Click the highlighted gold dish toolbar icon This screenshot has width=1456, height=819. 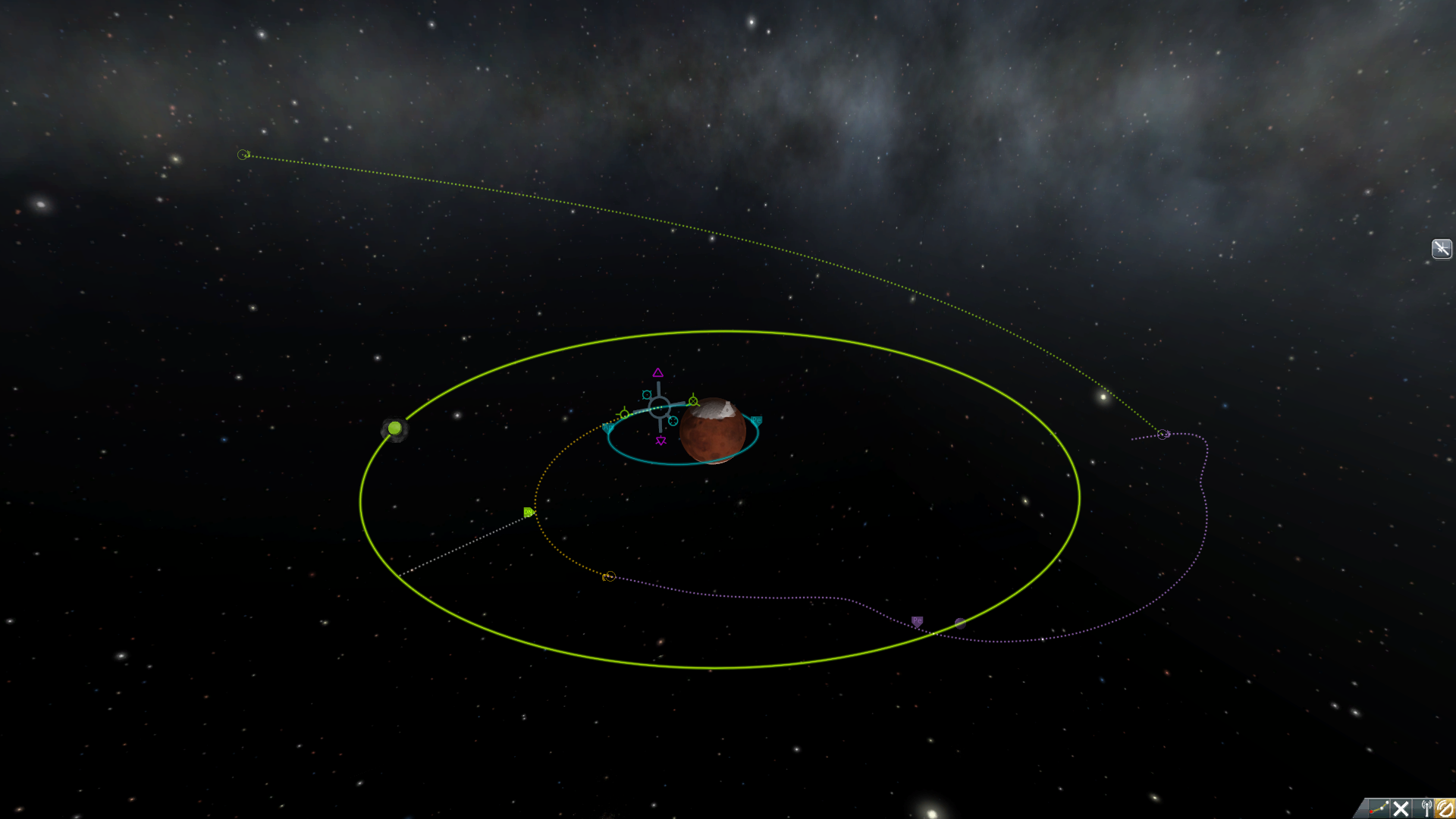tap(1445, 808)
